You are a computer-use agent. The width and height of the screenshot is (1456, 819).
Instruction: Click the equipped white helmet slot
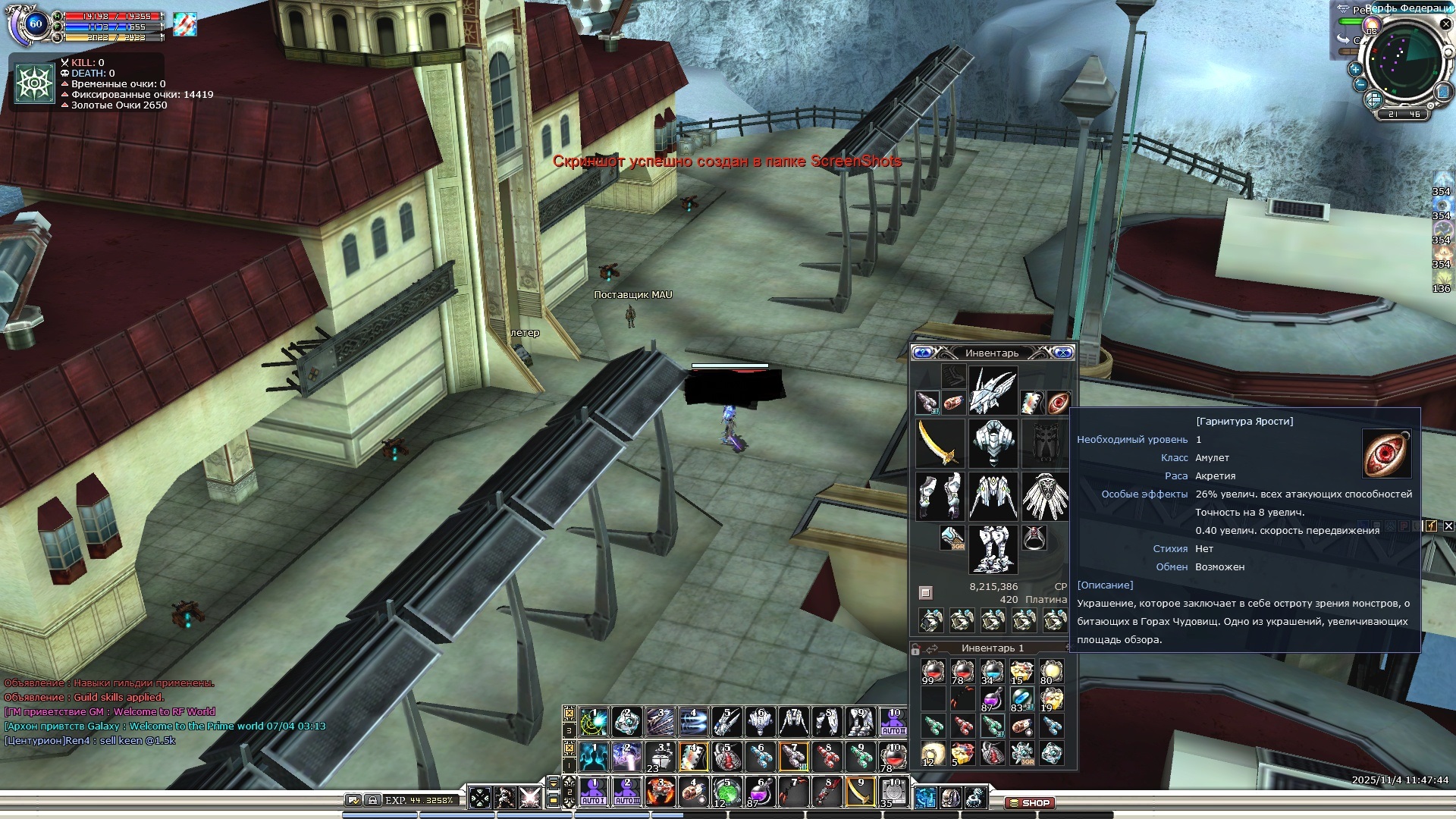click(x=993, y=391)
